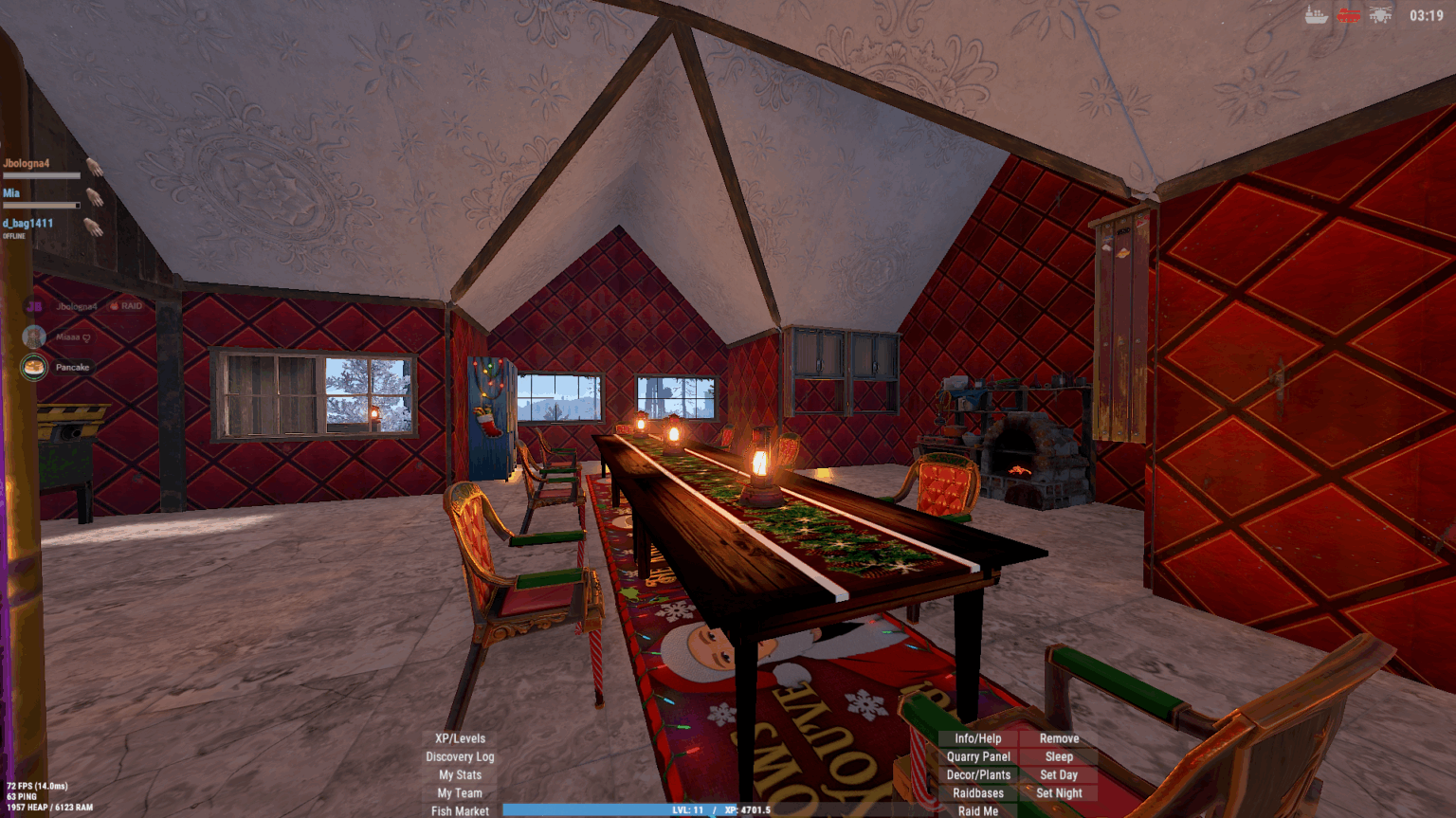Click the JB avatar for Jbologna4

click(34, 305)
